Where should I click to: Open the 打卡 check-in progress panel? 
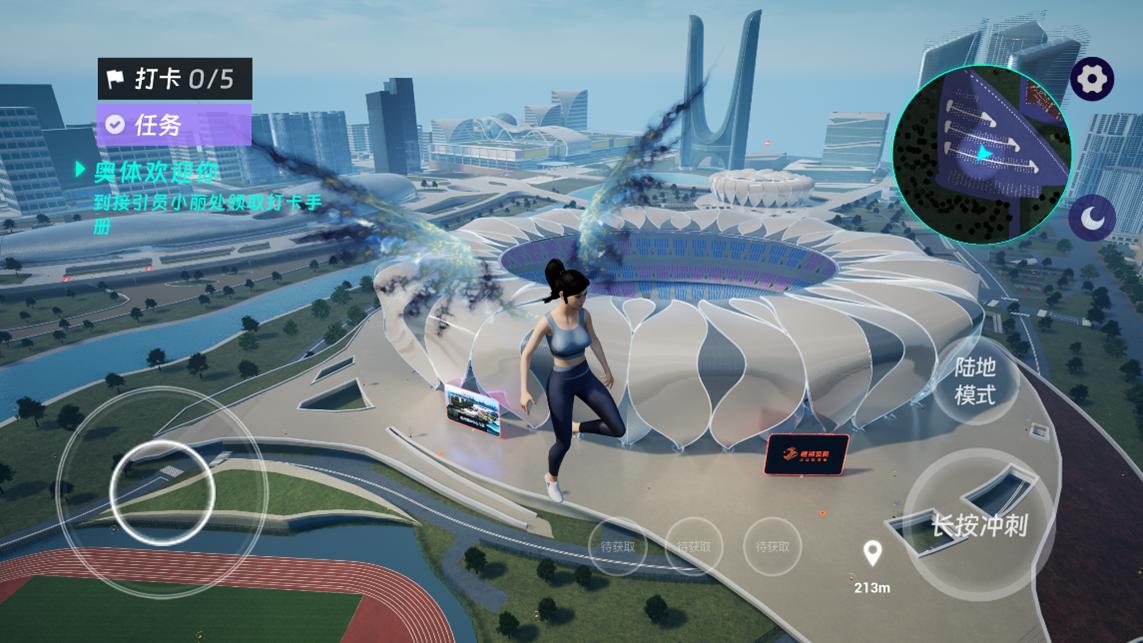tap(174, 79)
